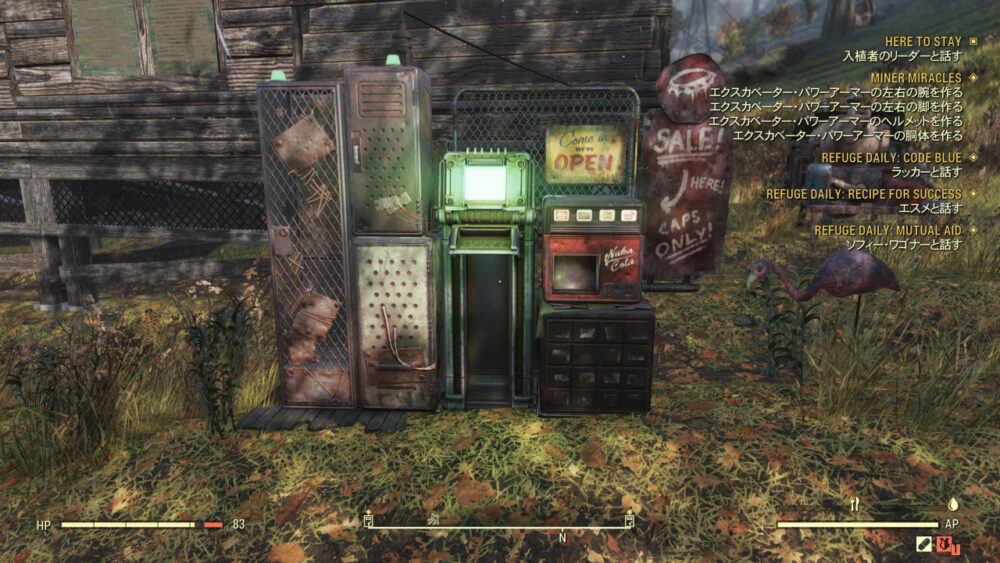Click the pill-shaped chem effect icon
Image resolution: width=1000 pixels, height=563 pixels.
coord(924,545)
